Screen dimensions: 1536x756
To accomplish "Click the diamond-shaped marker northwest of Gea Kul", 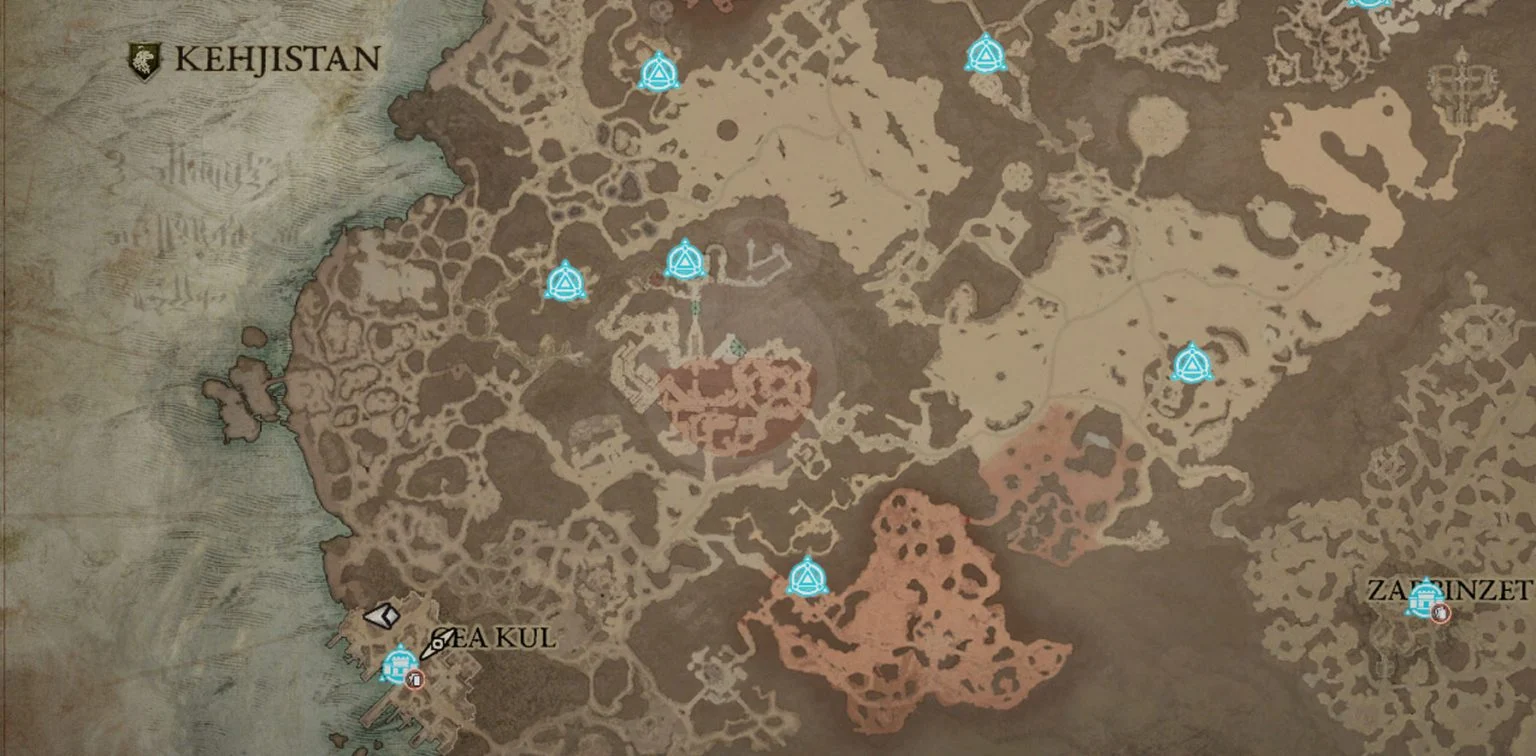I will 381,614.
